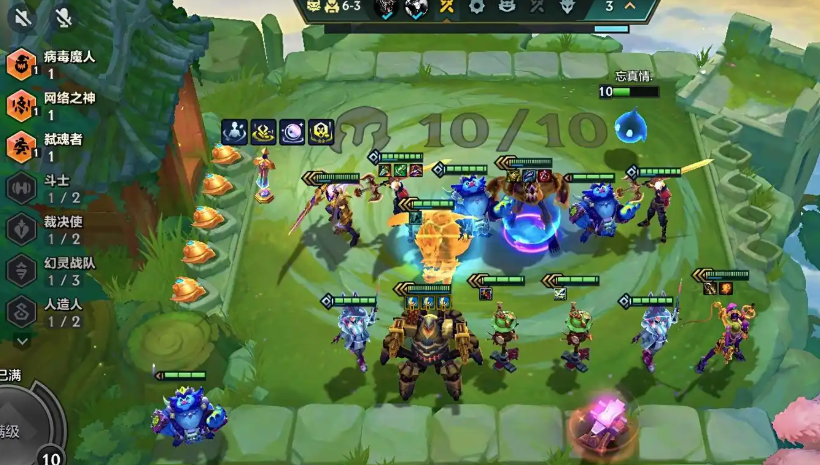Expand the trait list with the down arrow
This screenshot has height=465, width=820.
[x=22, y=340]
